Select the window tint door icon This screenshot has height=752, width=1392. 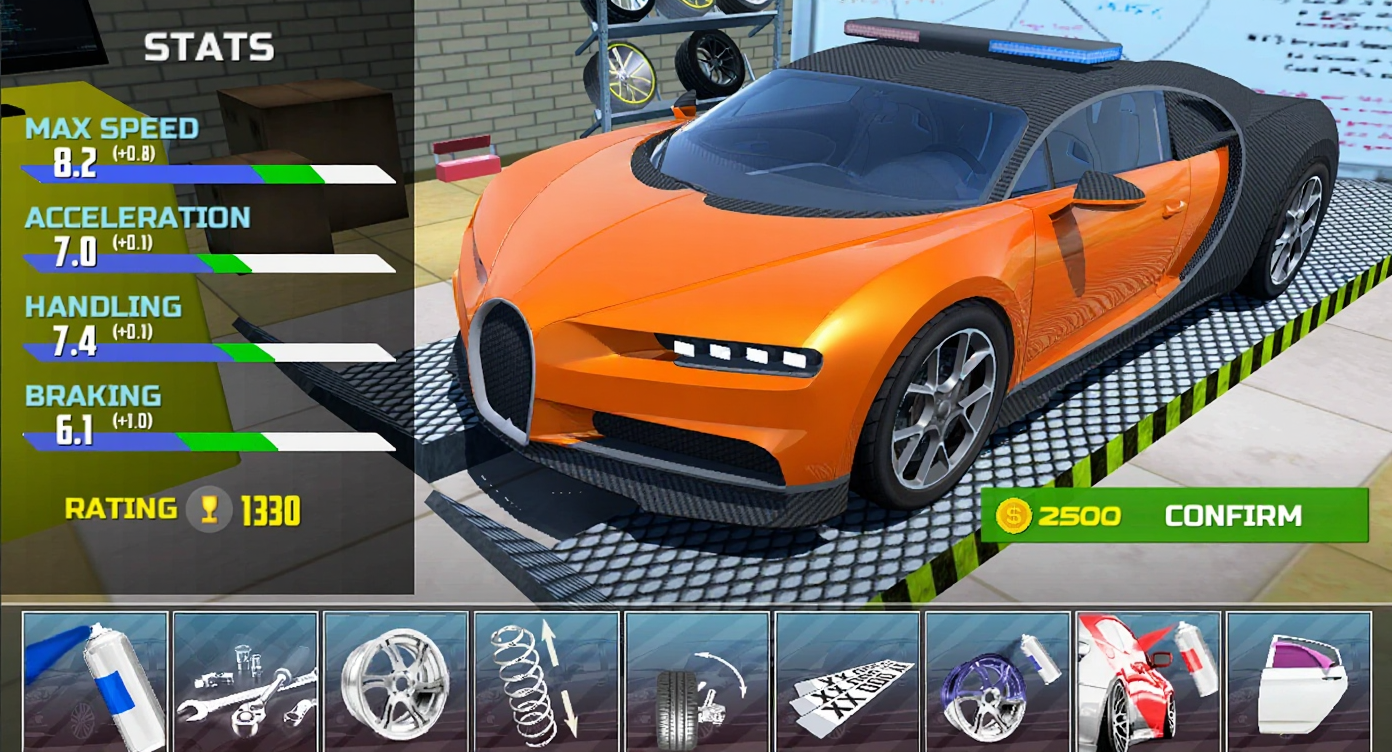click(x=1296, y=680)
